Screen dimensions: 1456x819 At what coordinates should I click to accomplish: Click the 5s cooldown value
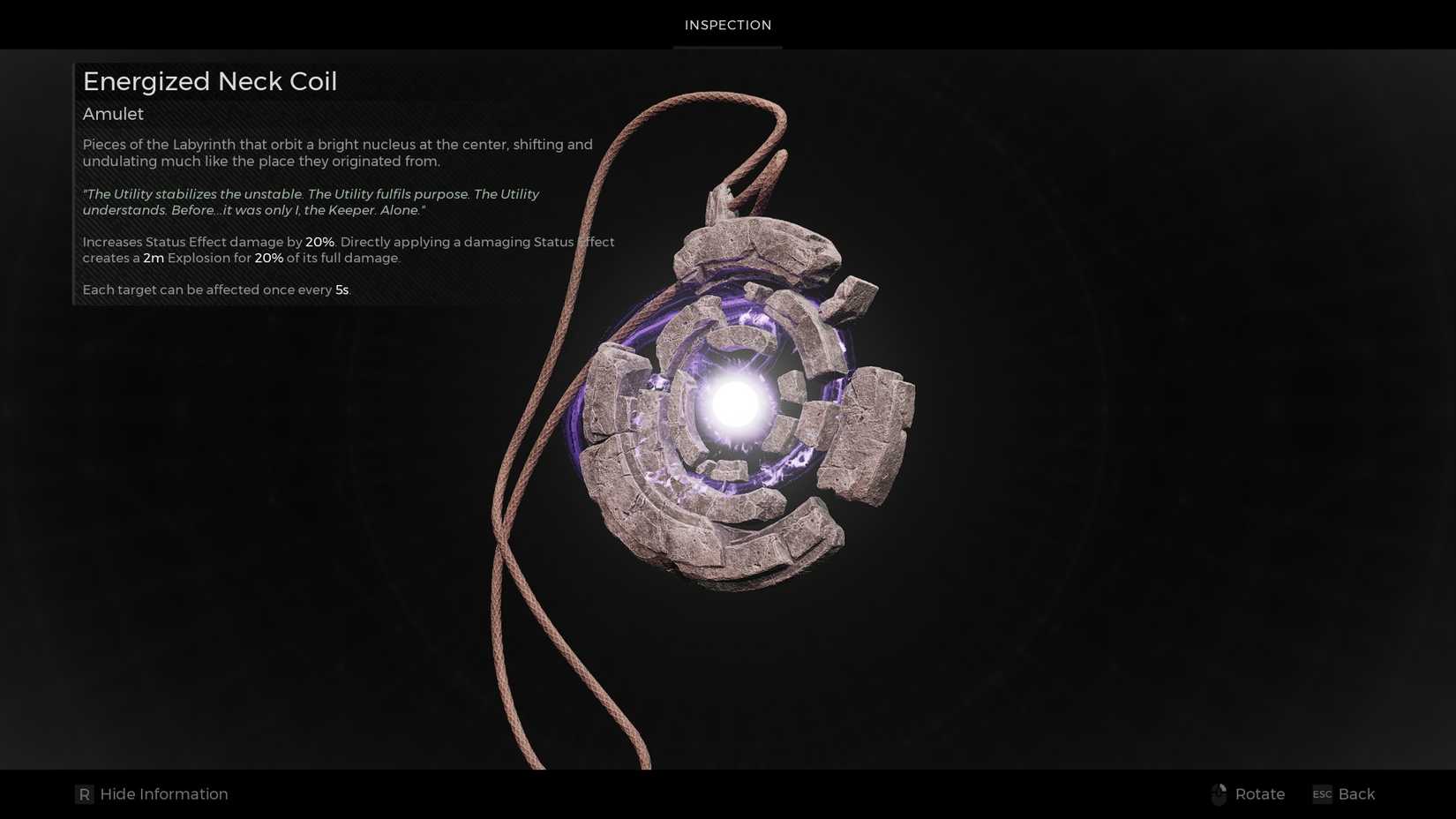tap(340, 289)
